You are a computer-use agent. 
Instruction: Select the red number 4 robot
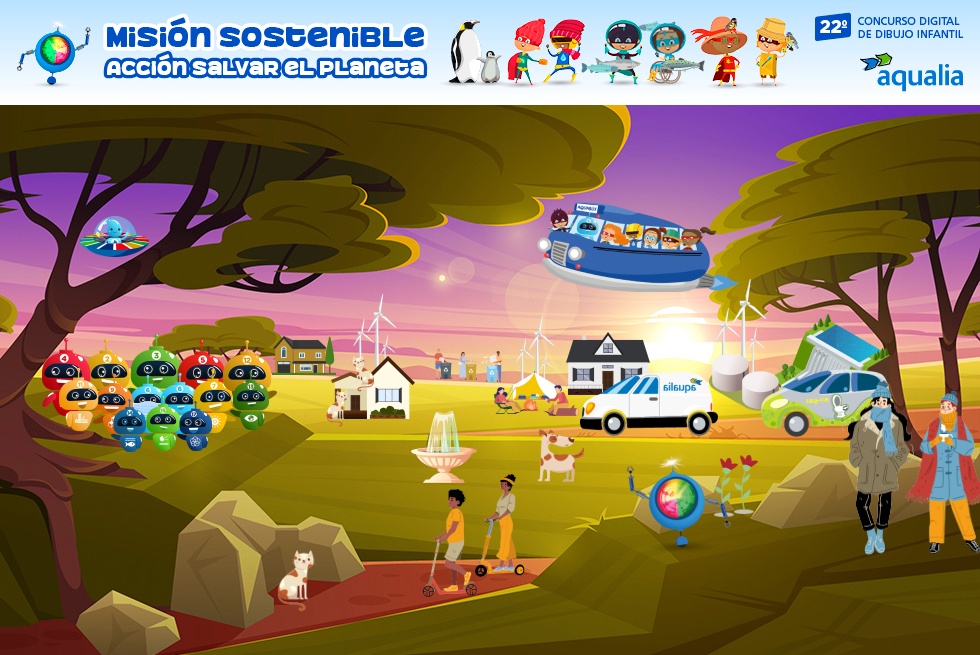[x=64, y=368]
